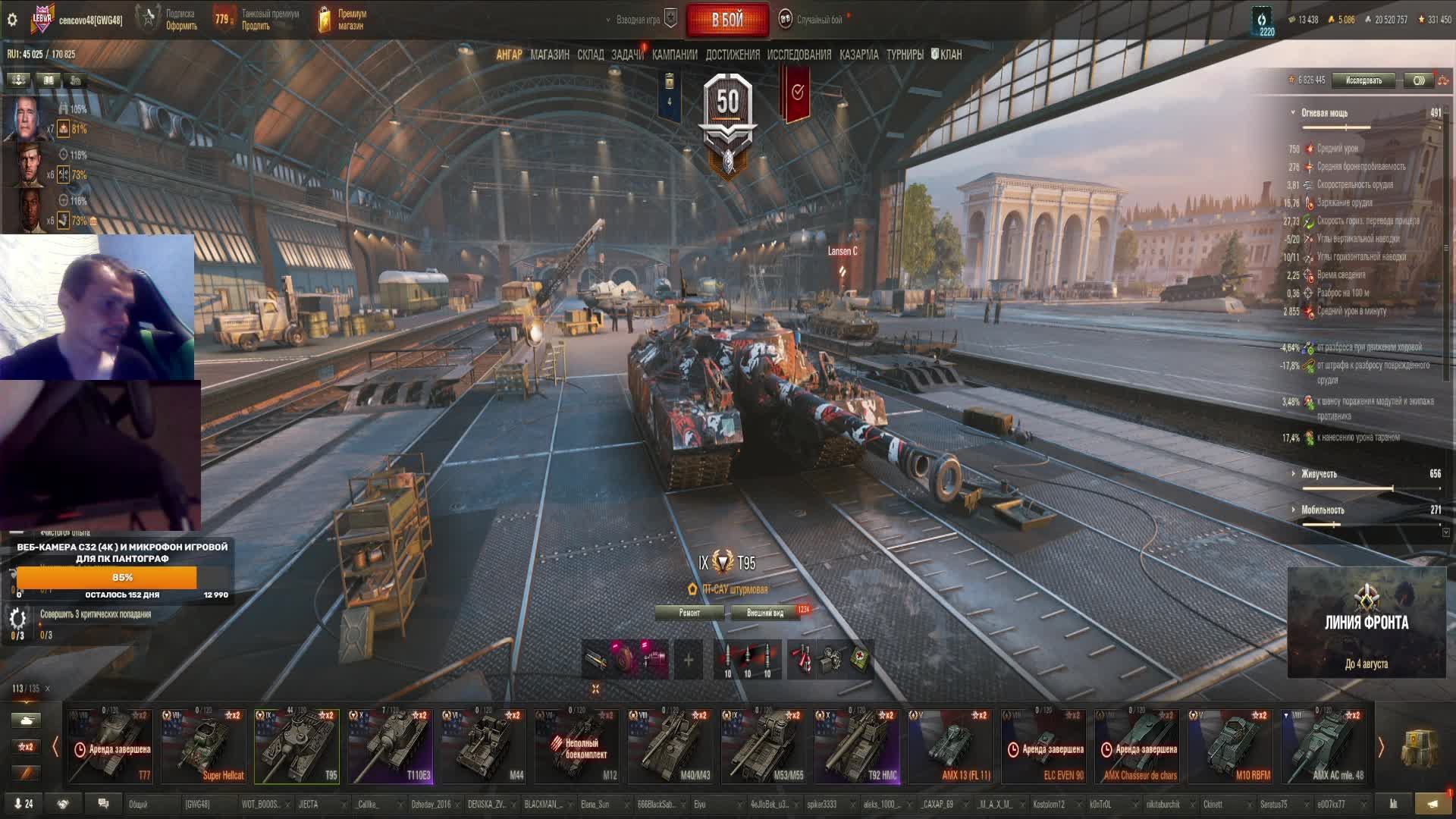Switch to the СКЛАД depot tab
The height and width of the screenshot is (819, 1456).
coord(590,55)
